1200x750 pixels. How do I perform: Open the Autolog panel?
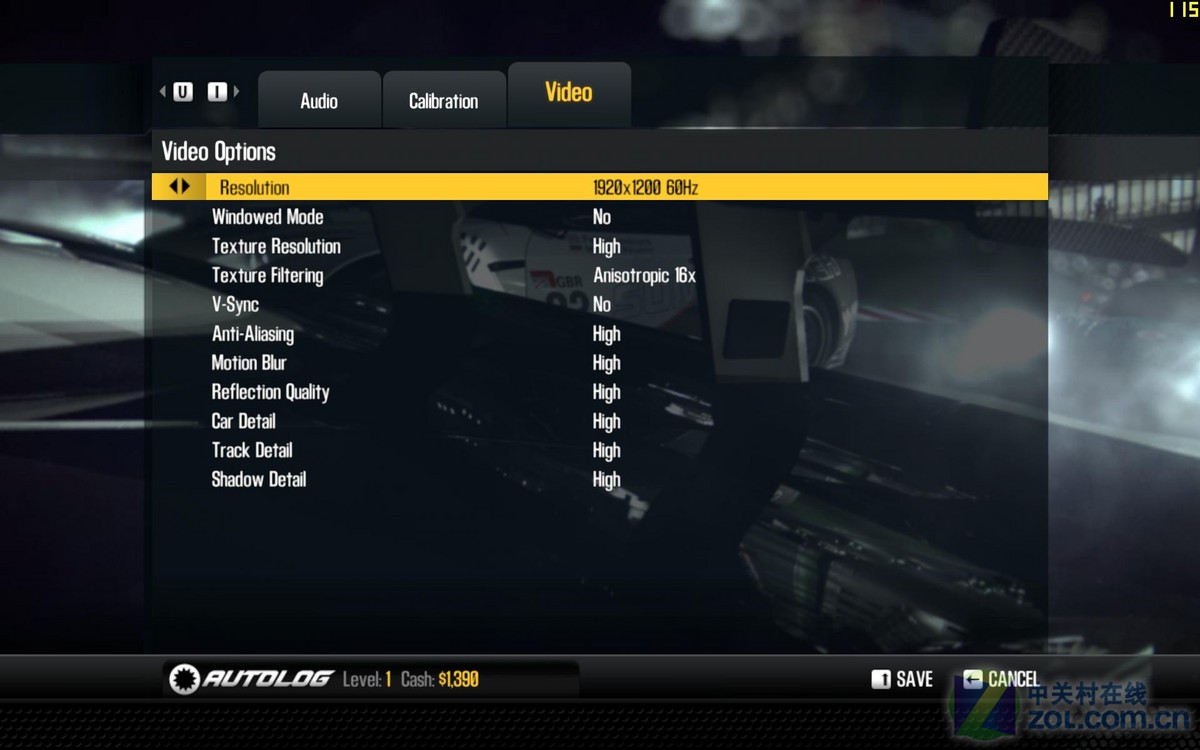[x=252, y=679]
